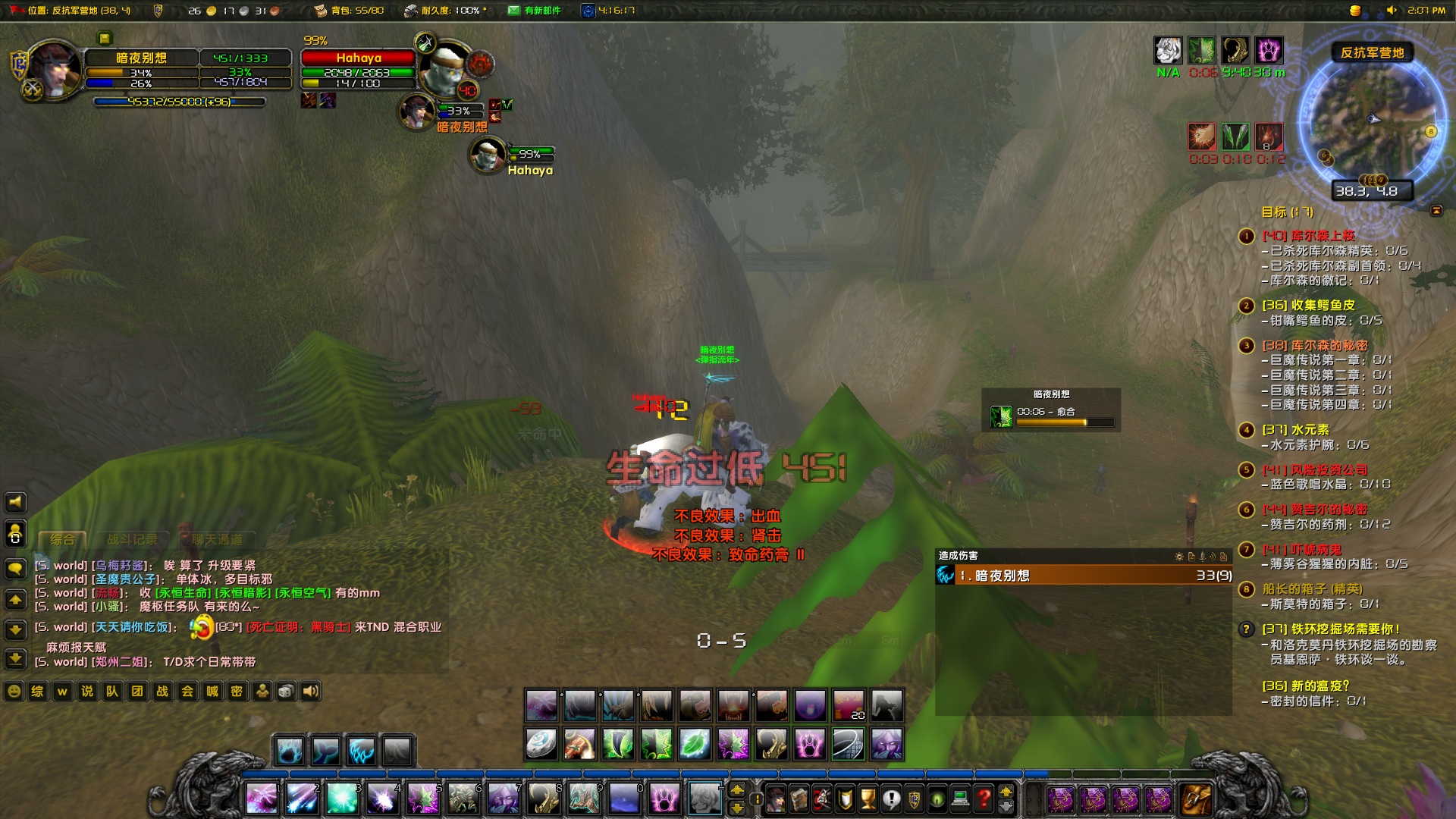
Task: Select the 收集鳄鱼皮 quest entry
Action: [1308, 305]
